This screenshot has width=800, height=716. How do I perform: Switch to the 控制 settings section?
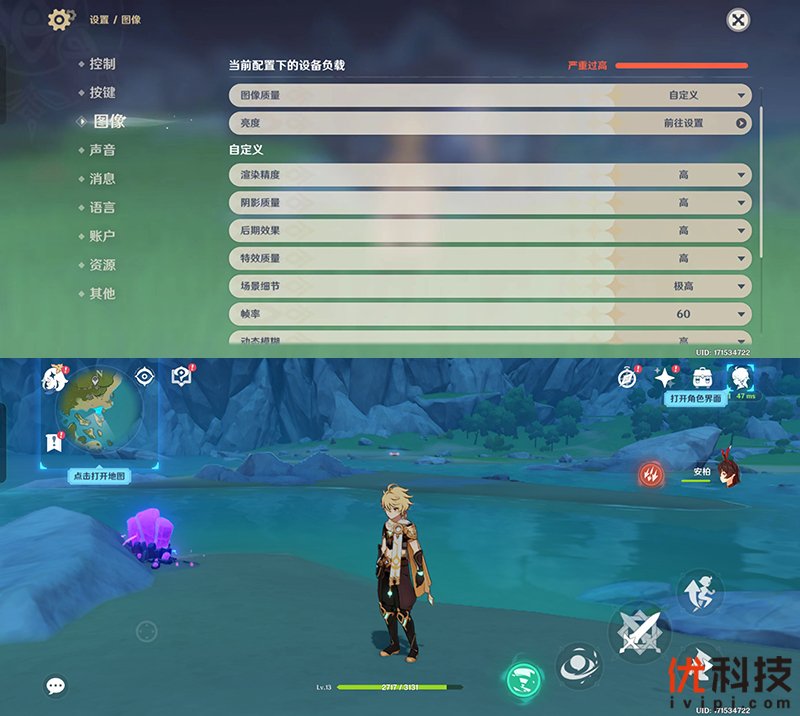[x=102, y=64]
